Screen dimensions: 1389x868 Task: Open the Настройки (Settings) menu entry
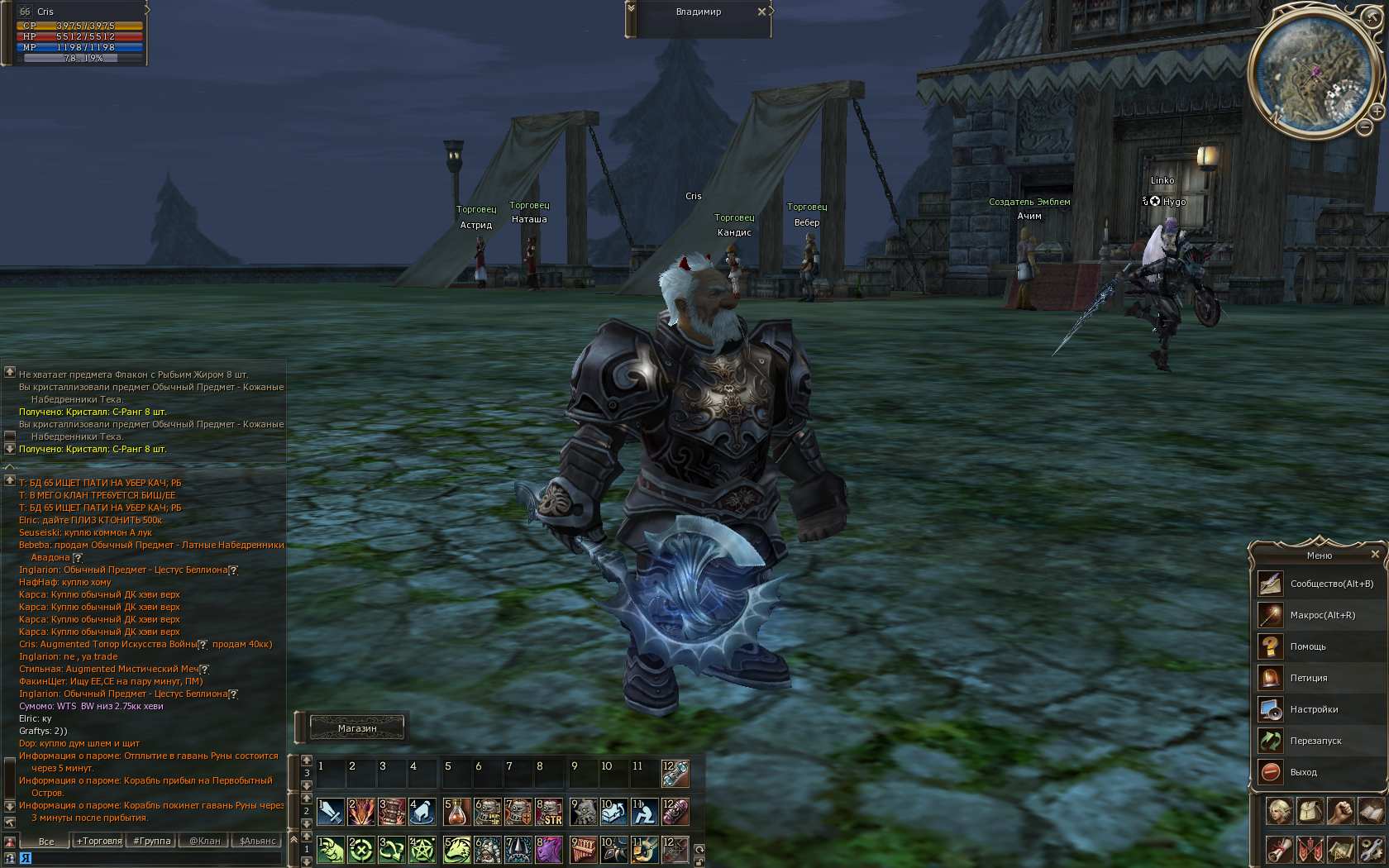point(1314,709)
